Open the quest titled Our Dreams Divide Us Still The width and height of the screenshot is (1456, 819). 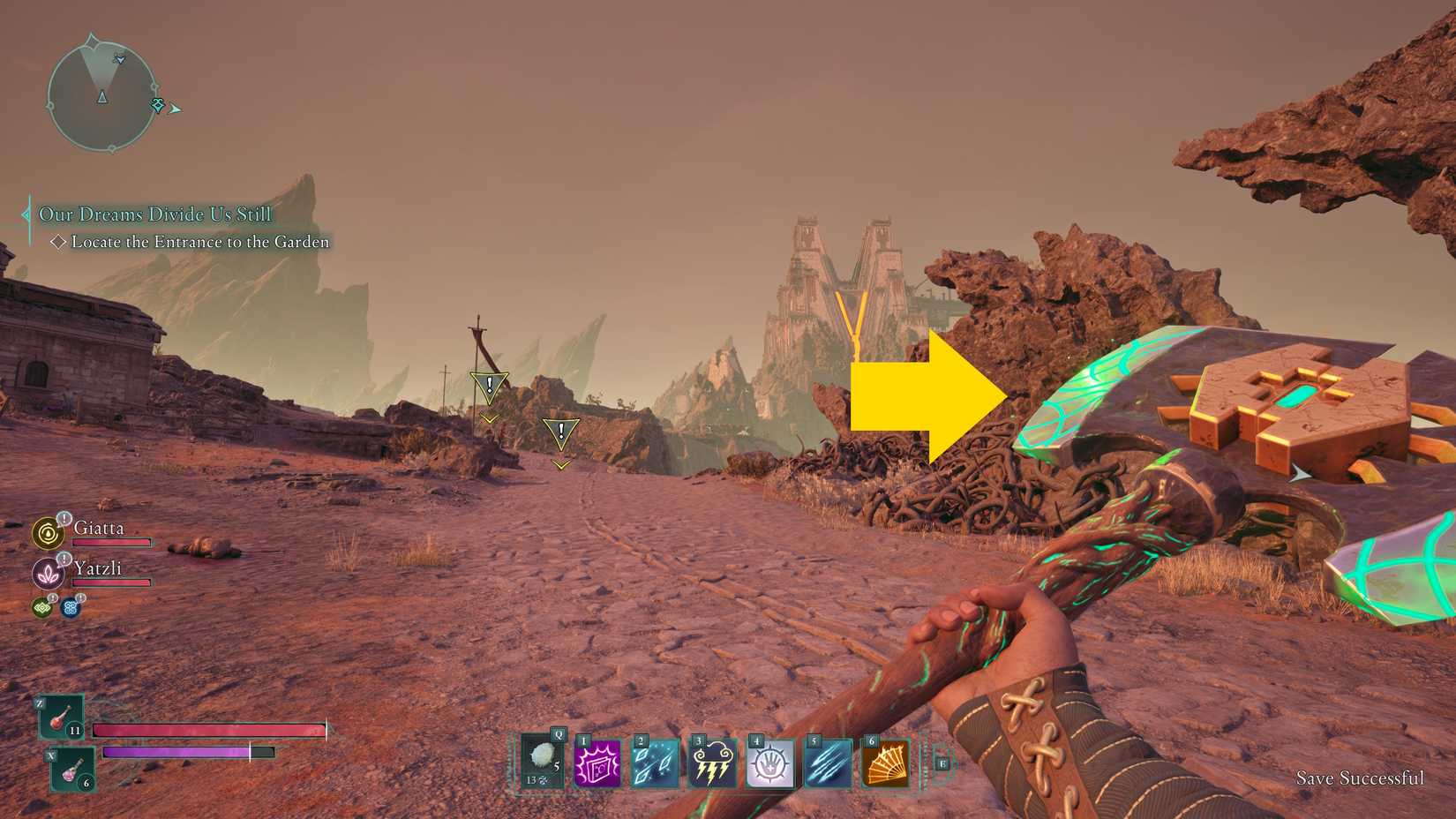[154, 214]
